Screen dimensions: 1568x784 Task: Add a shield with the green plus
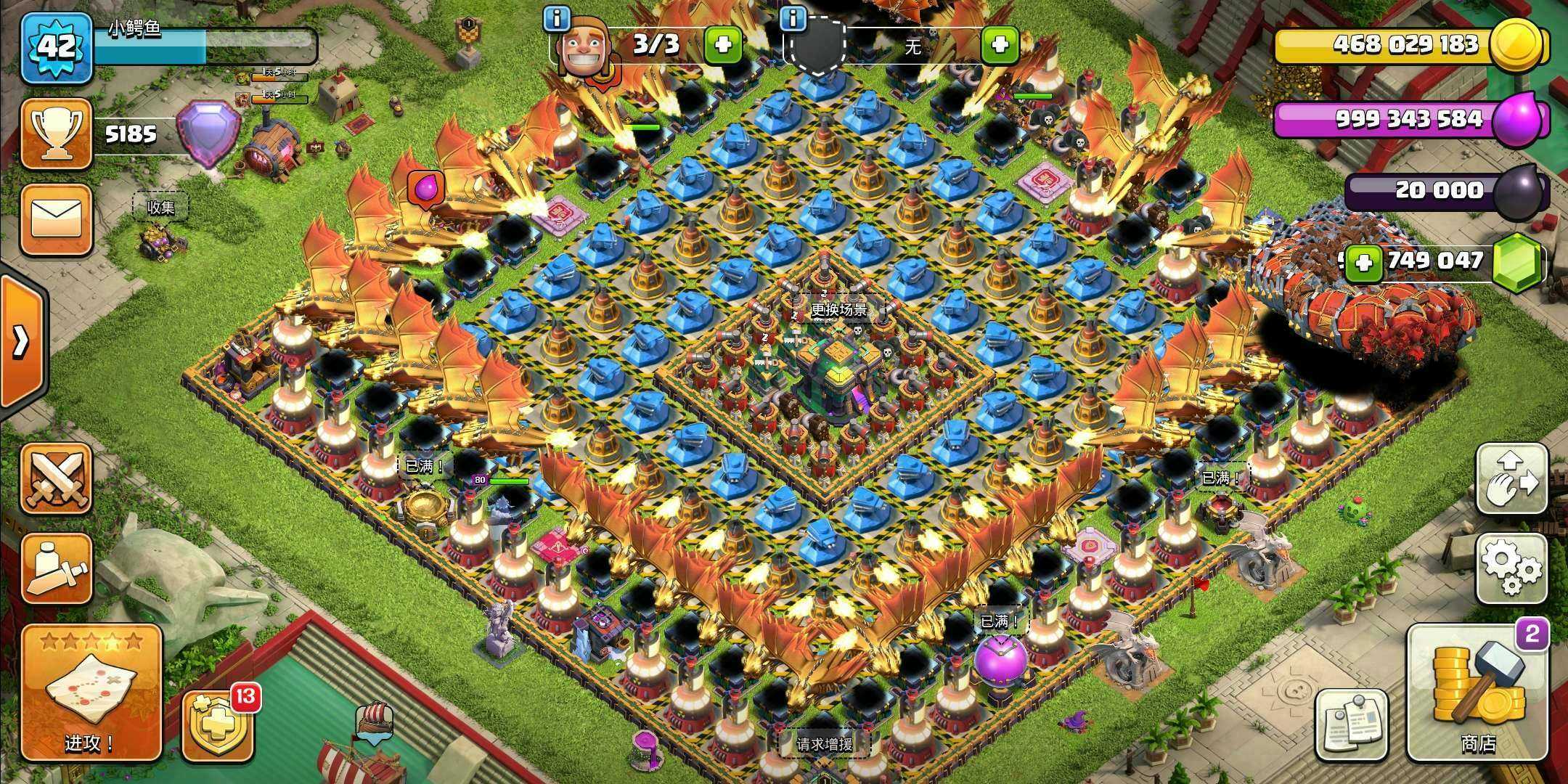point(999,45)
